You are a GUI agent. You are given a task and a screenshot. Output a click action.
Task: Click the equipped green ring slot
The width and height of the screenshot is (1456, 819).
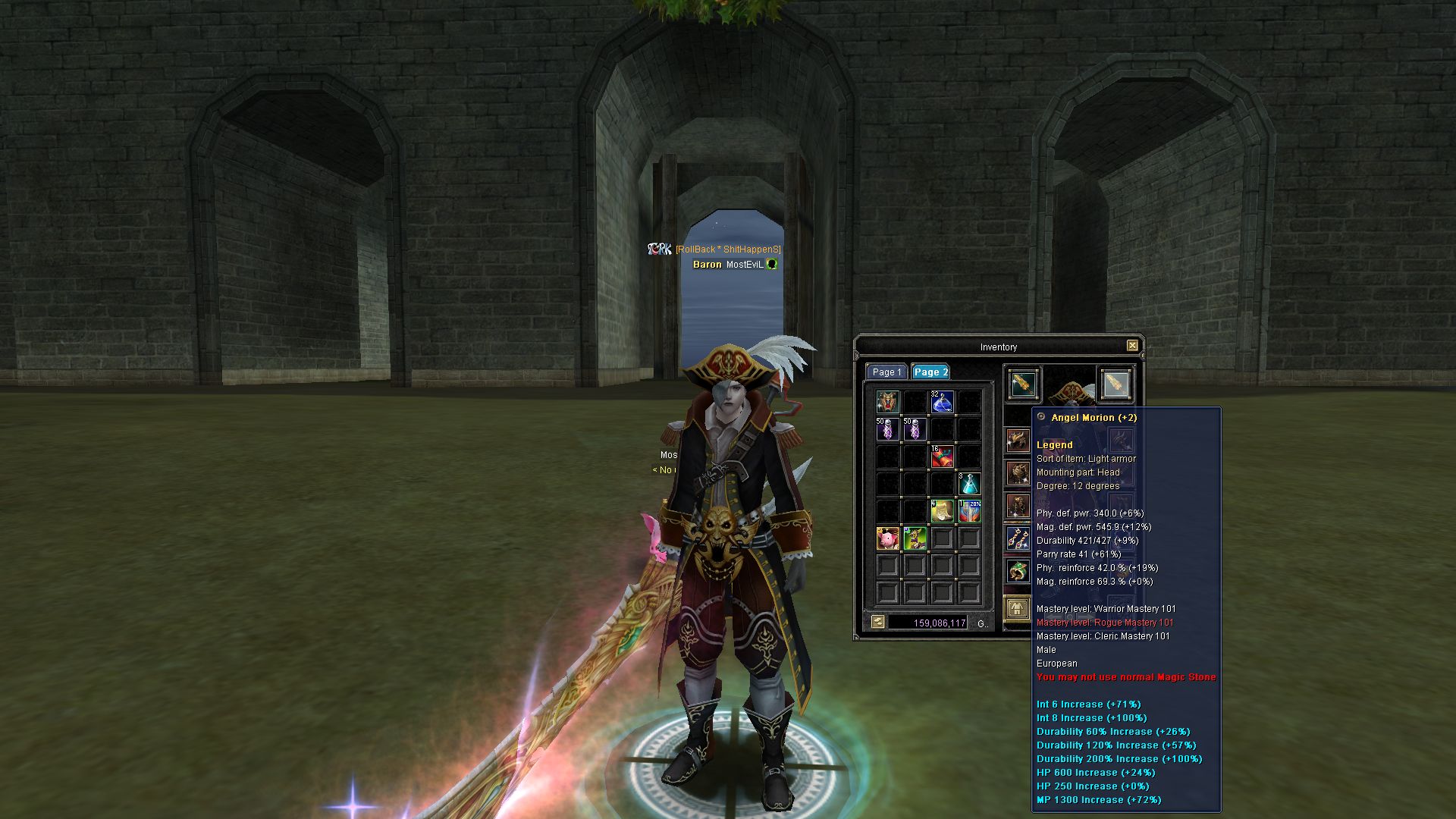(x=1017, y=570)
